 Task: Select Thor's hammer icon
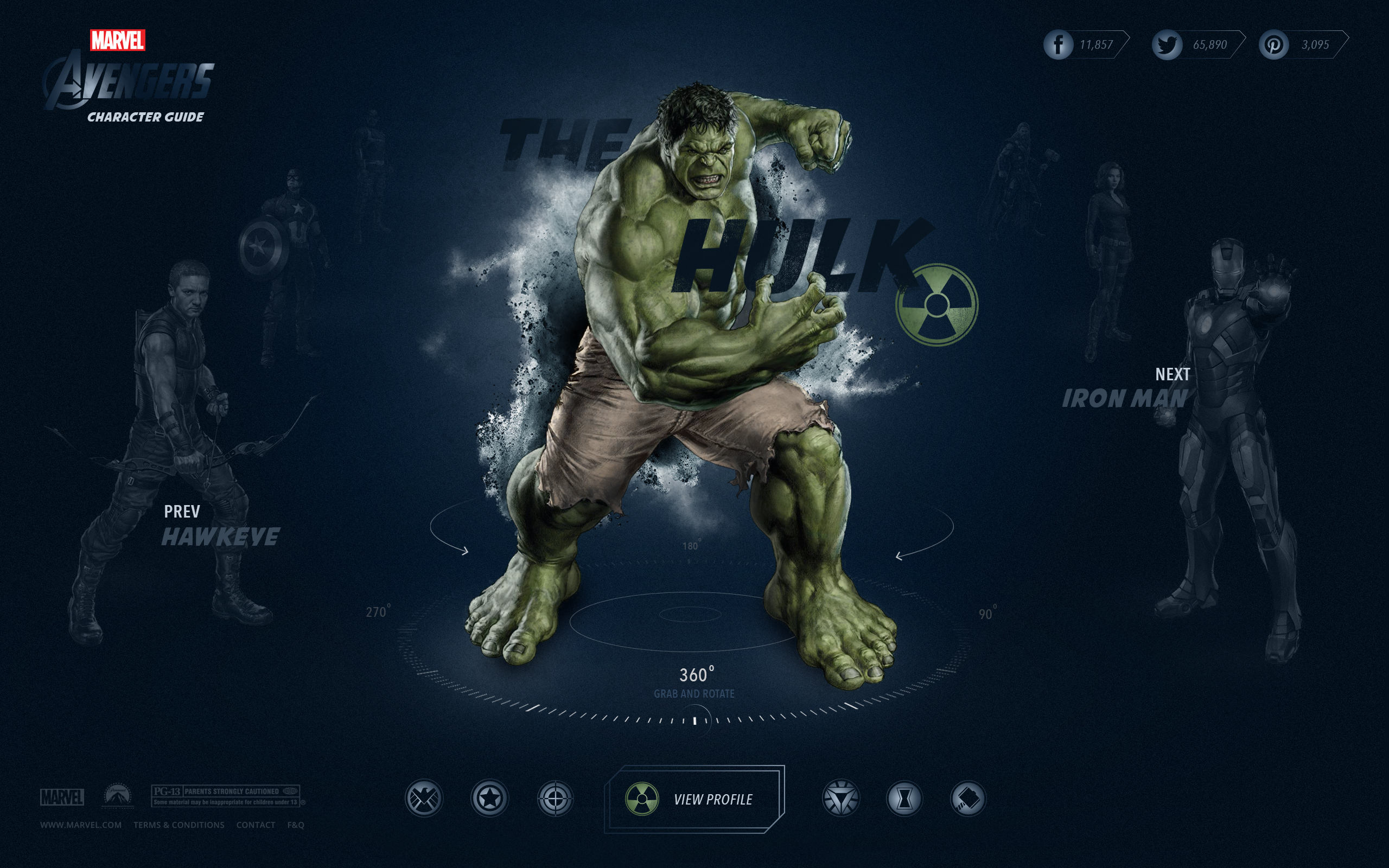click(x=969, y=799)
